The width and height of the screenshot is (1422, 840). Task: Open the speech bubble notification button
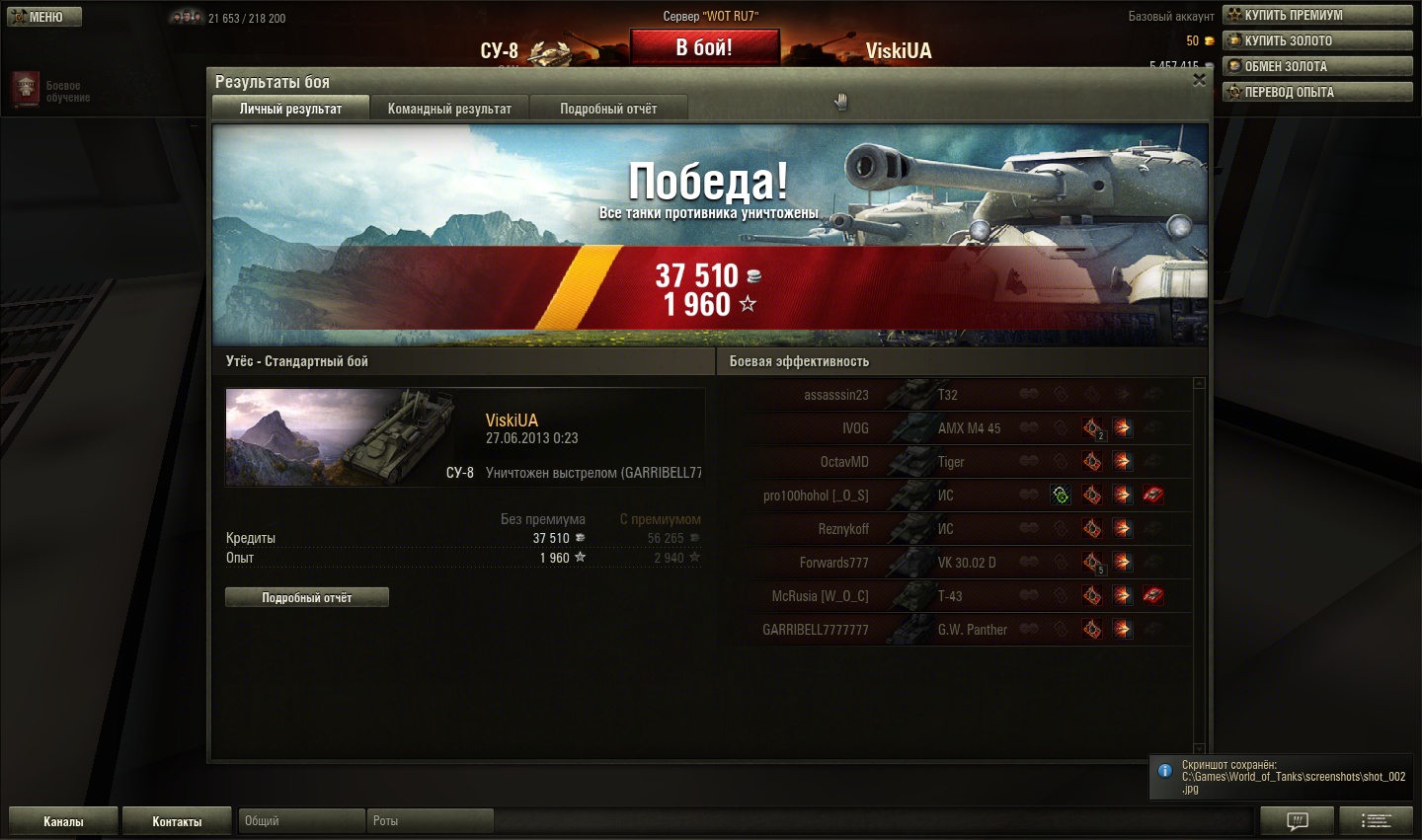1297,820
